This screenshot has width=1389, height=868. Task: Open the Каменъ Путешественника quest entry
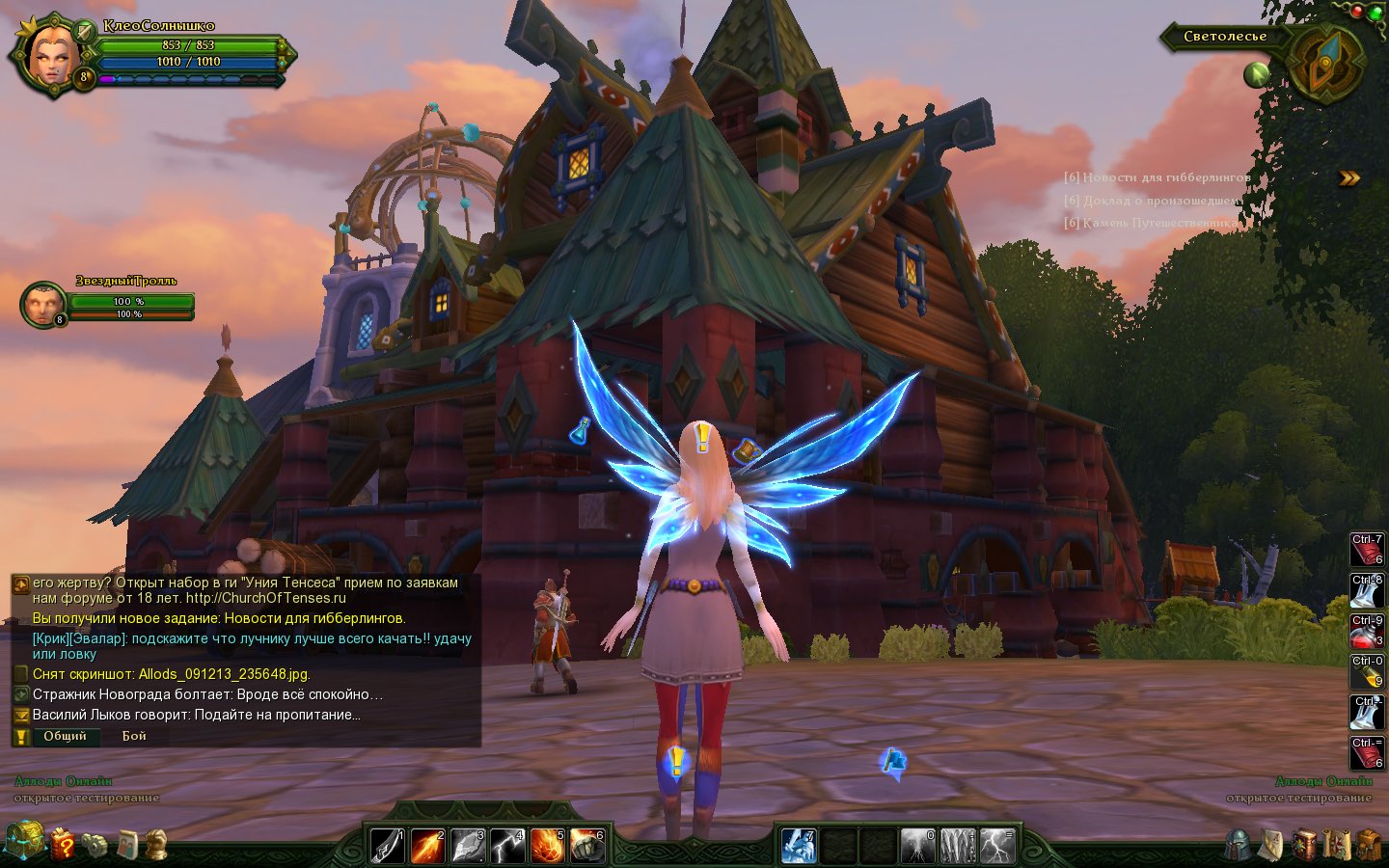coord(1151,223)
